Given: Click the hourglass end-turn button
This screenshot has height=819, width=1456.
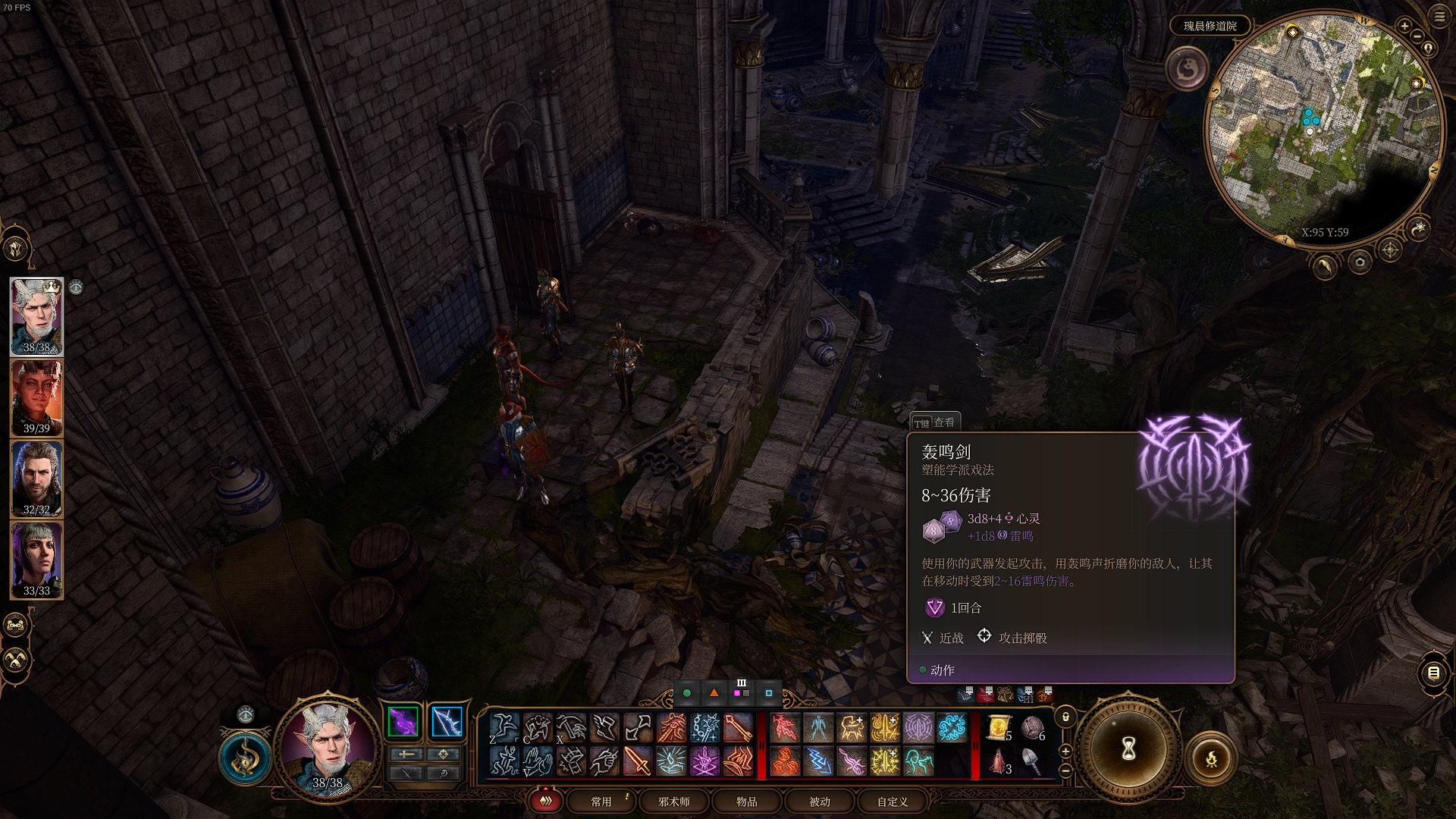Looking at the screenshot, I should [x=1128, y=749].
